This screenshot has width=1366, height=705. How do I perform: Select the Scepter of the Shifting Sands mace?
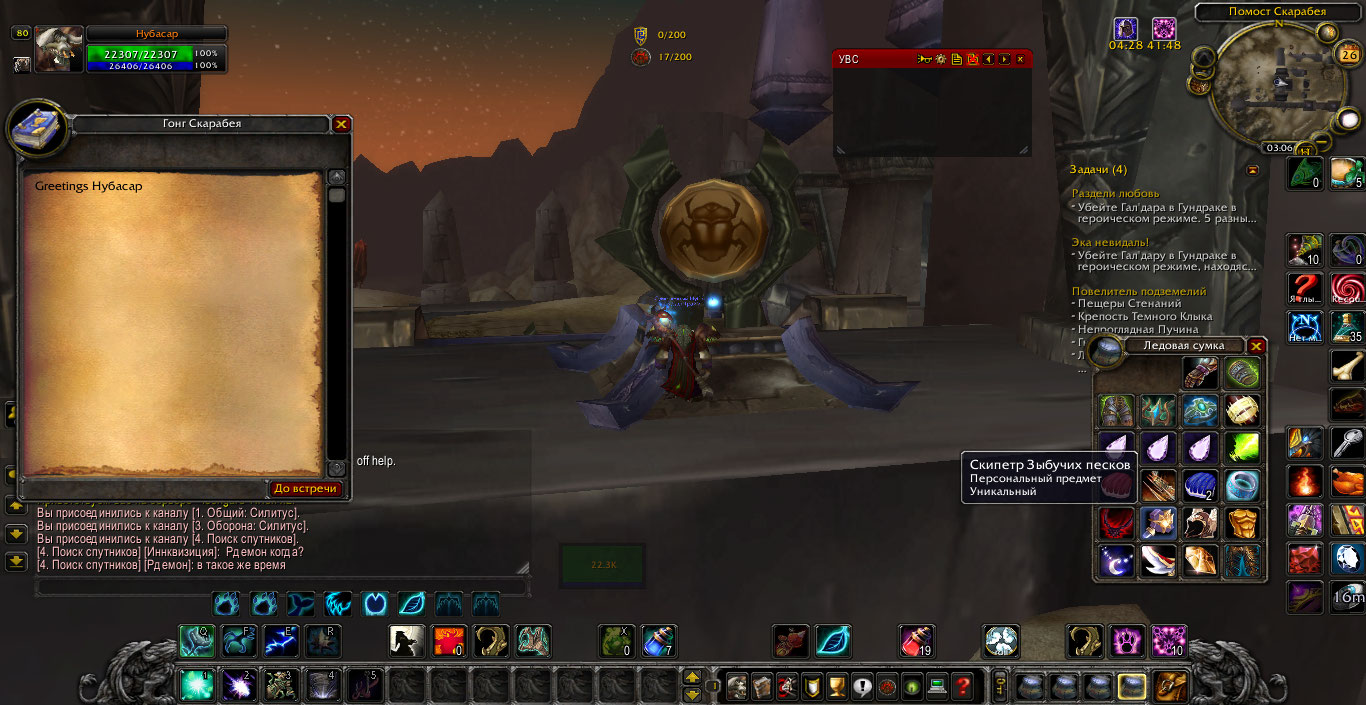pos(1159,522)
